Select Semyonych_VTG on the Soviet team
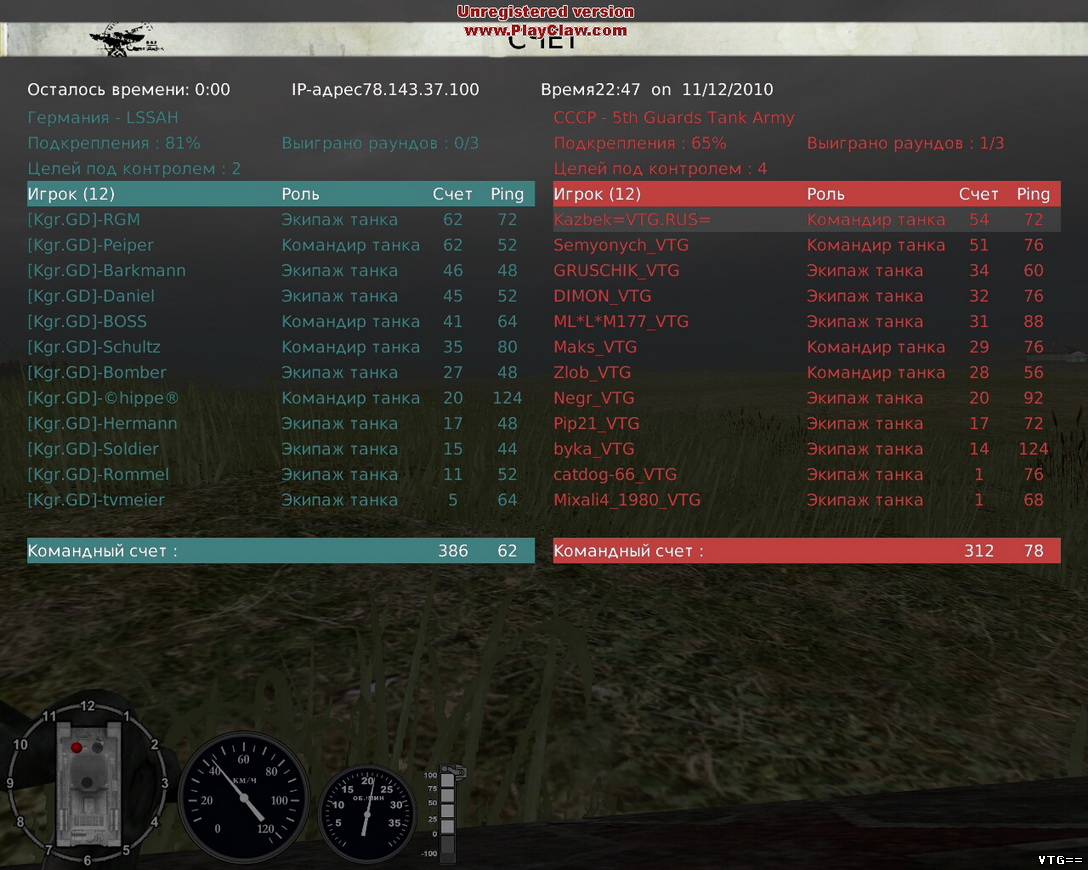This screenshot has width=1088, height=870. coord(621,245)
